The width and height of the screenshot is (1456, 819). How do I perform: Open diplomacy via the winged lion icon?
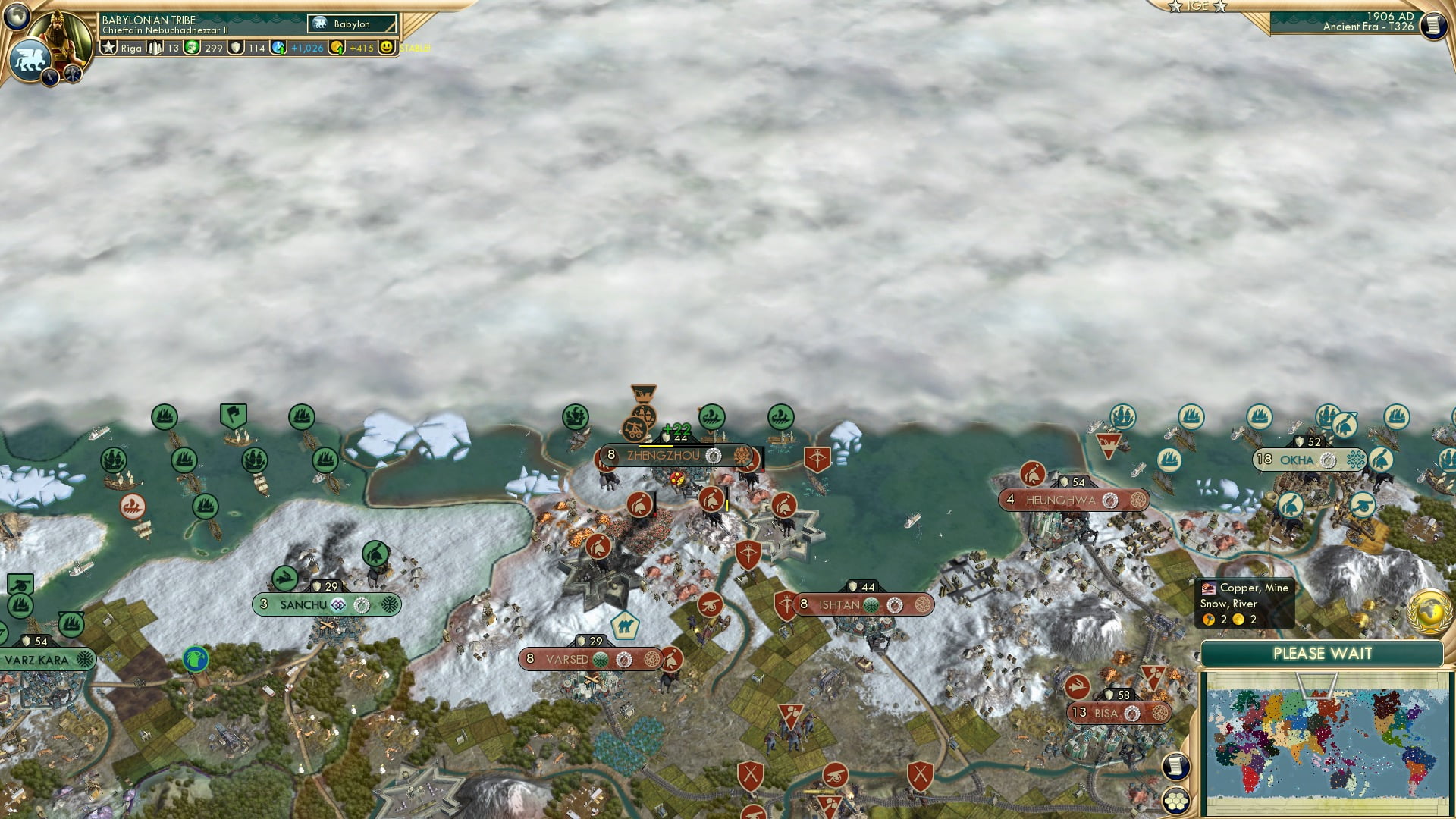[x=29, y=59]
